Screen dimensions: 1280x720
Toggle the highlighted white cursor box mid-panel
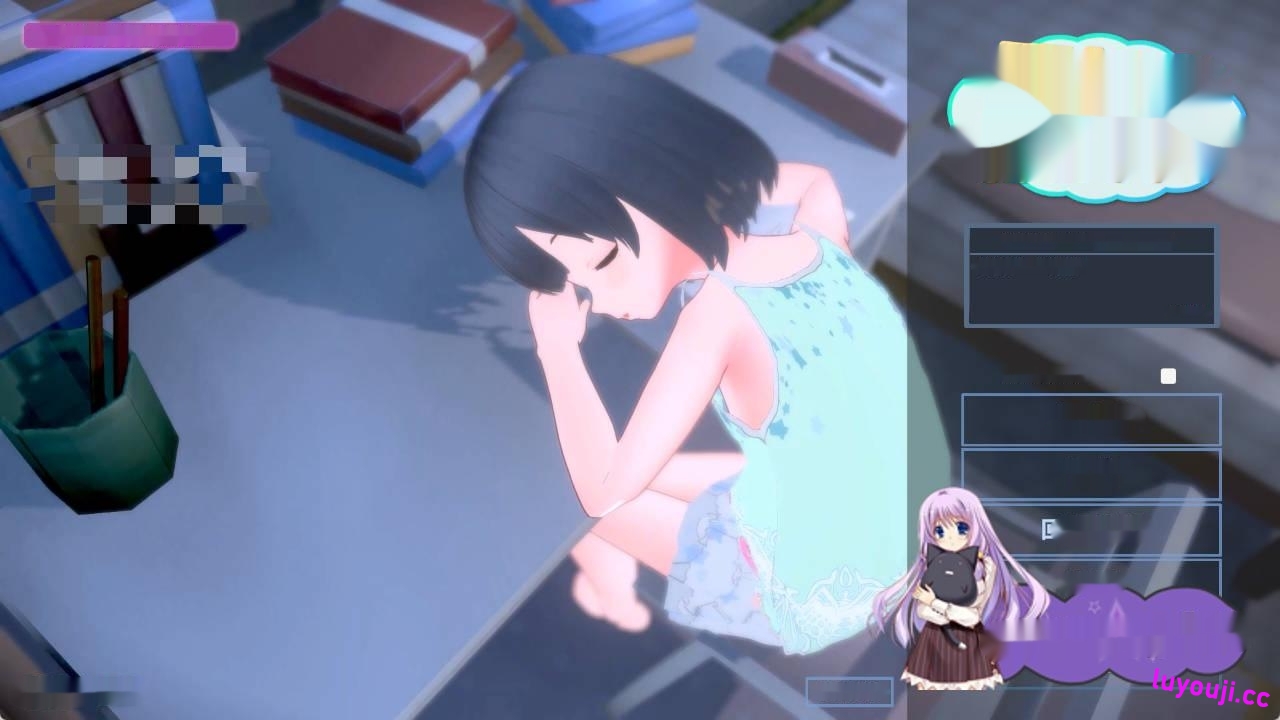(x=1047, y=529)
